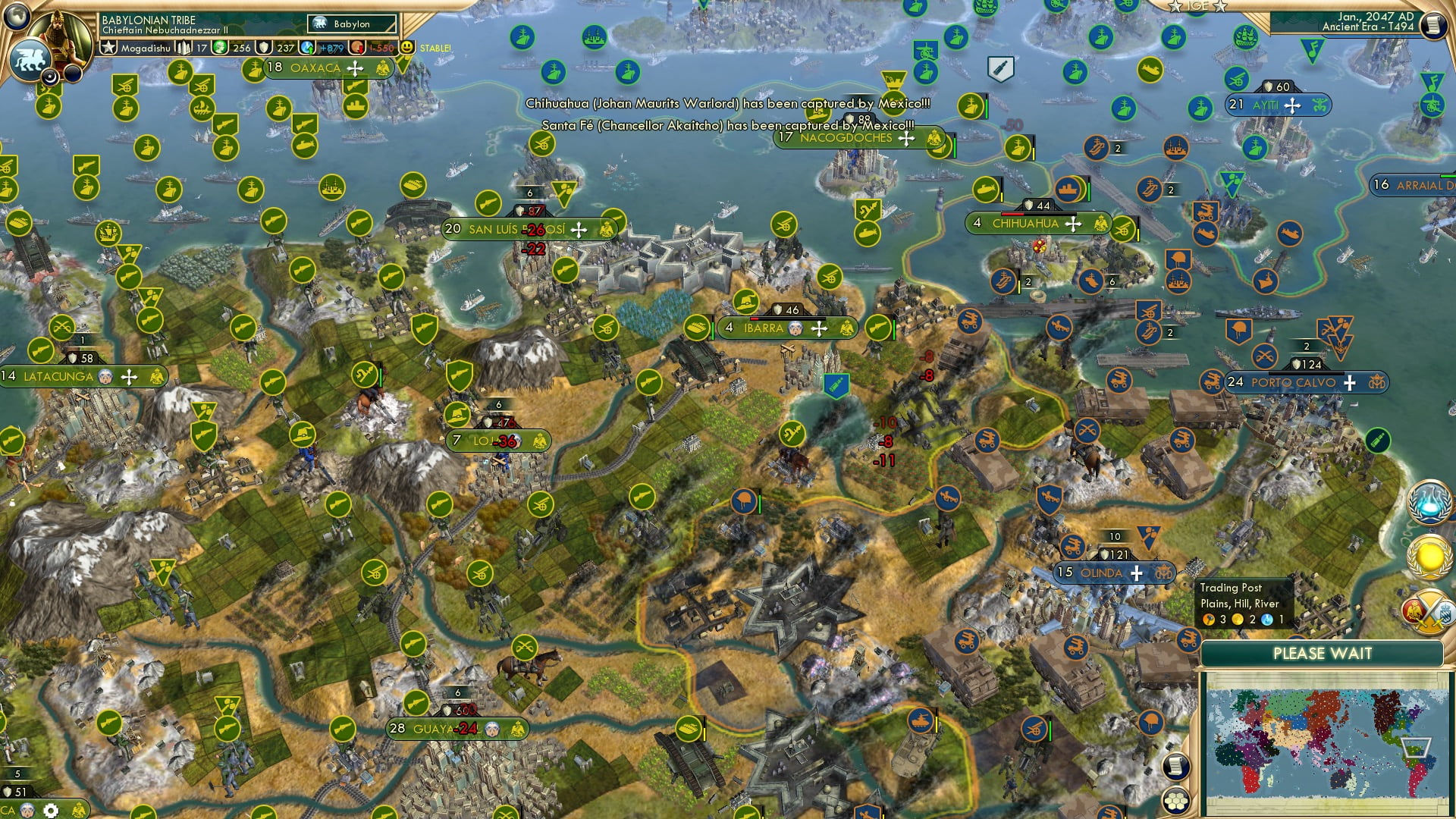
Task: Open the Babylon city selector dropdown
Action: click(351, 24)
